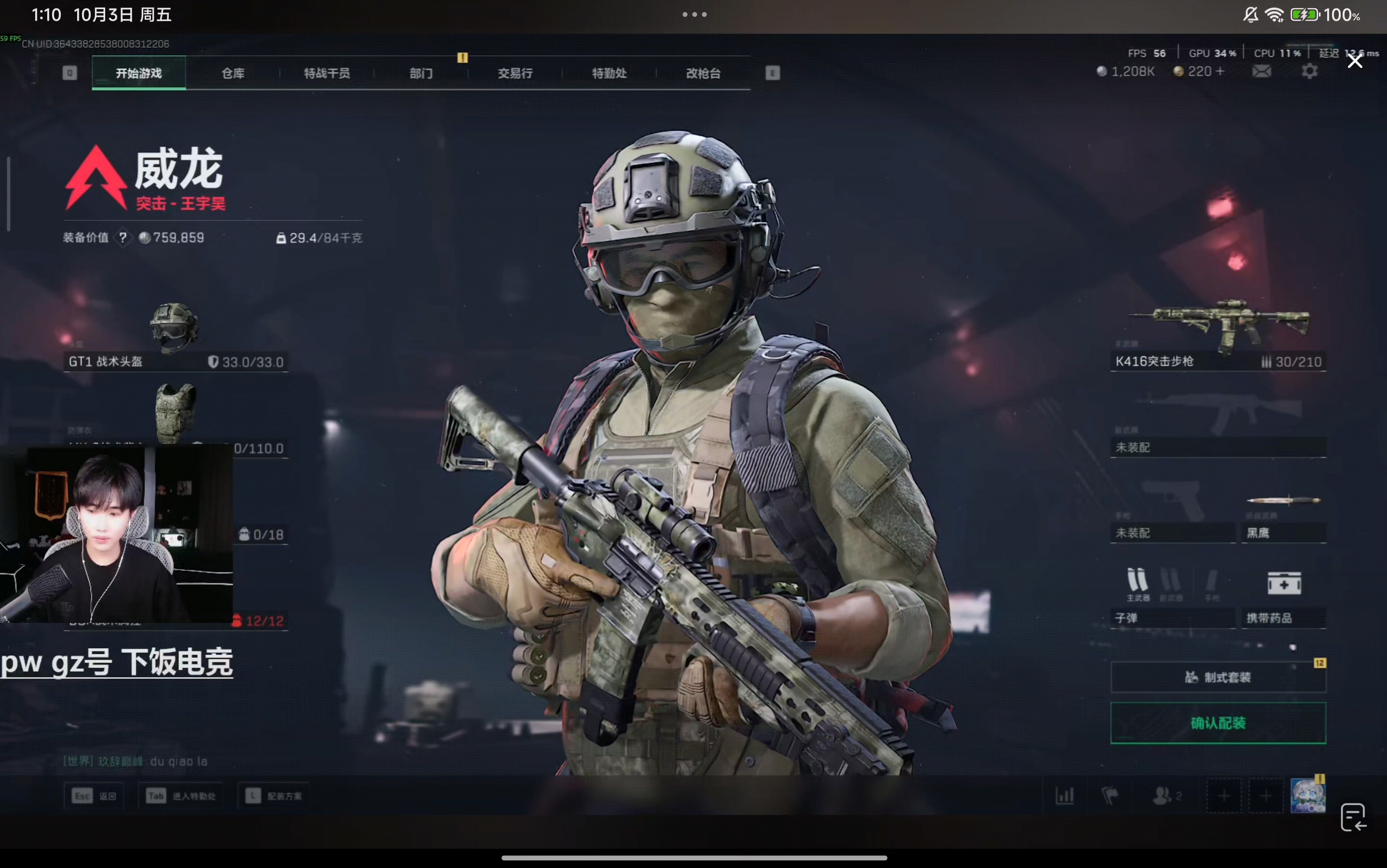Image resolution: width=1387 pixels, height=868 pixels.
Task: Select the 部门 tab
Action: pyautogui.click(x=421, y=73)
